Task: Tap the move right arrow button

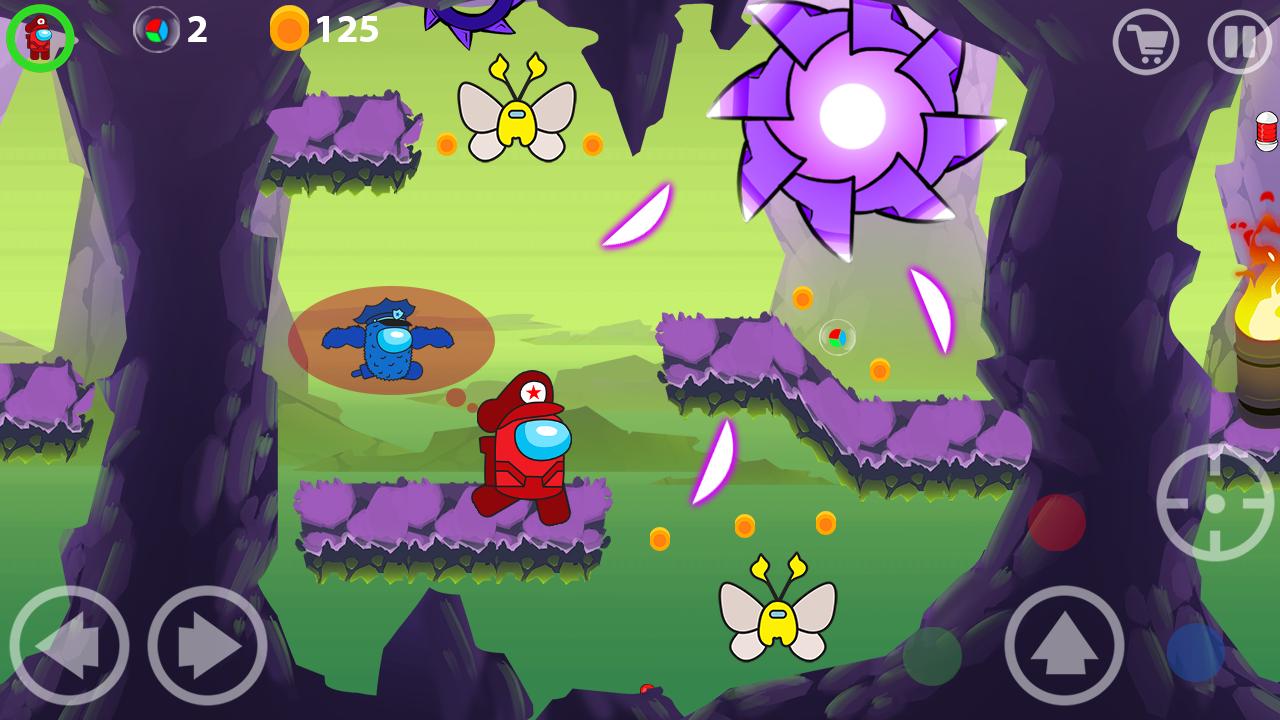Action: [207, 646]
